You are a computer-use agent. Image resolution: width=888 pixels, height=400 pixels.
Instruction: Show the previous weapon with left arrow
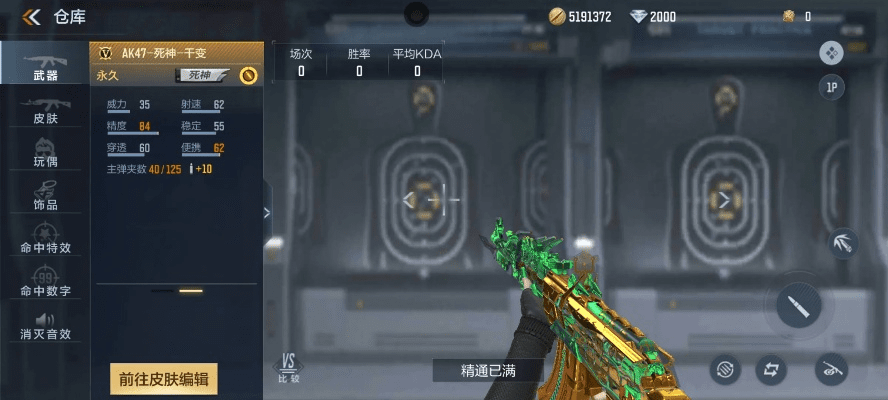click(x=408, y=200)
